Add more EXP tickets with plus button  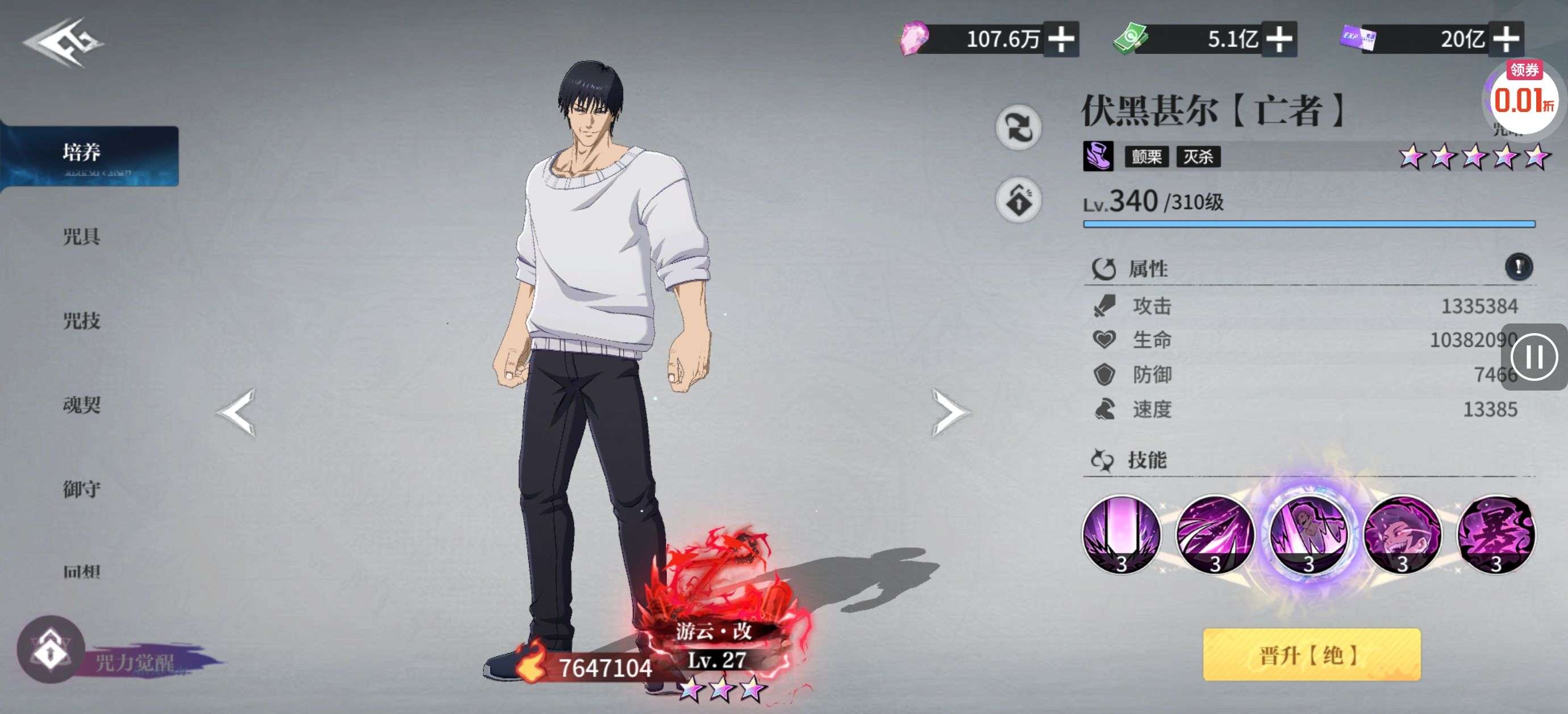1506,40
